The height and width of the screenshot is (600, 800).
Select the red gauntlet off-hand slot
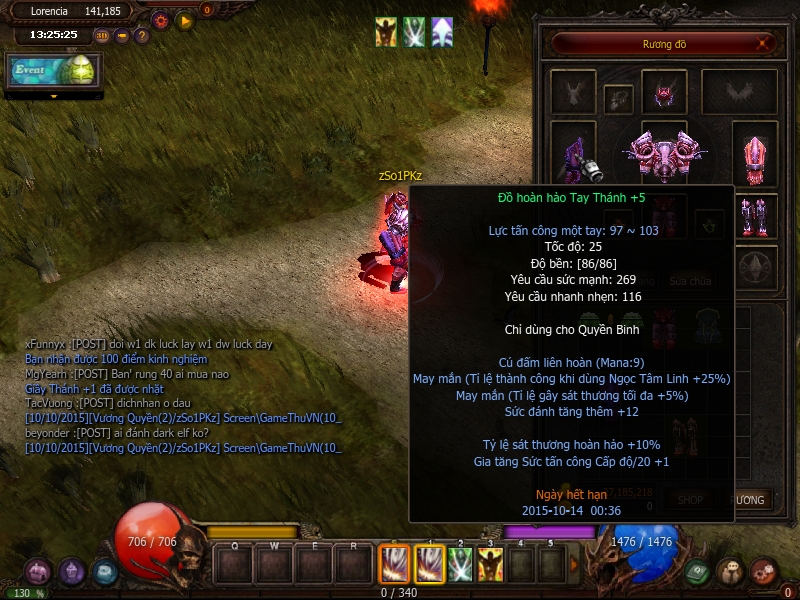coord(755,153)
